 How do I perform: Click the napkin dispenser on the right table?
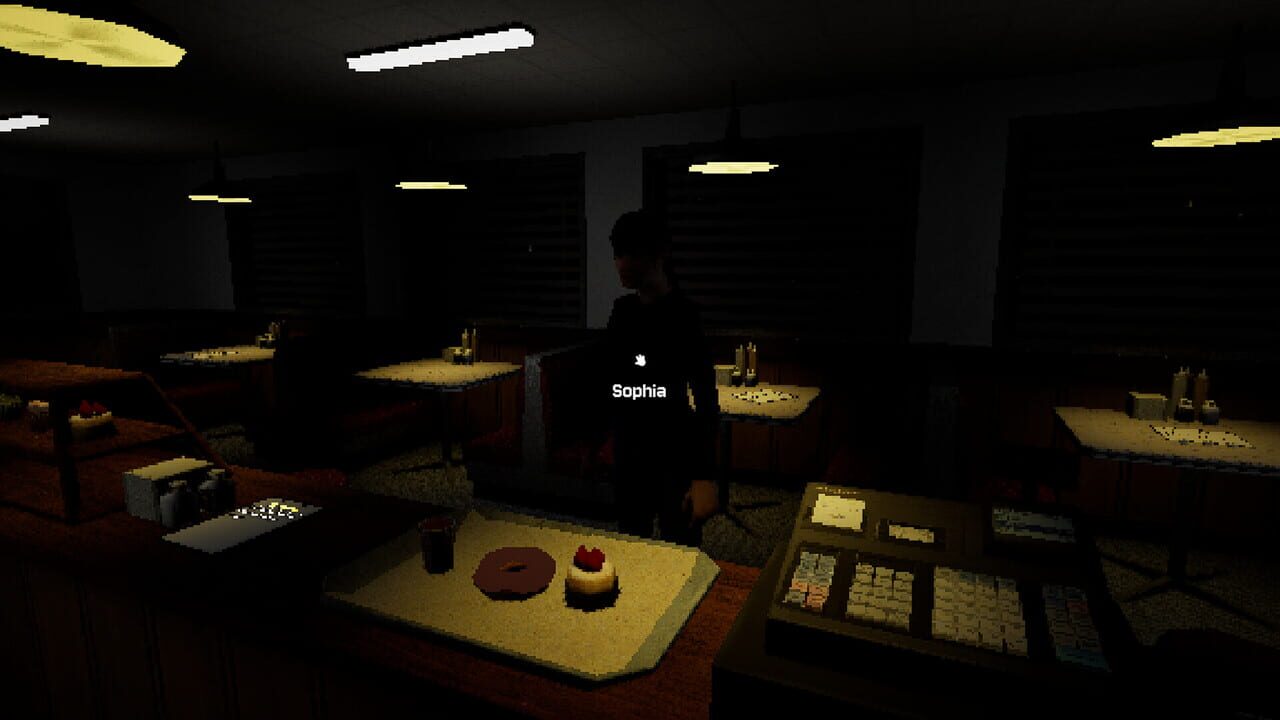click(1145, 407)
